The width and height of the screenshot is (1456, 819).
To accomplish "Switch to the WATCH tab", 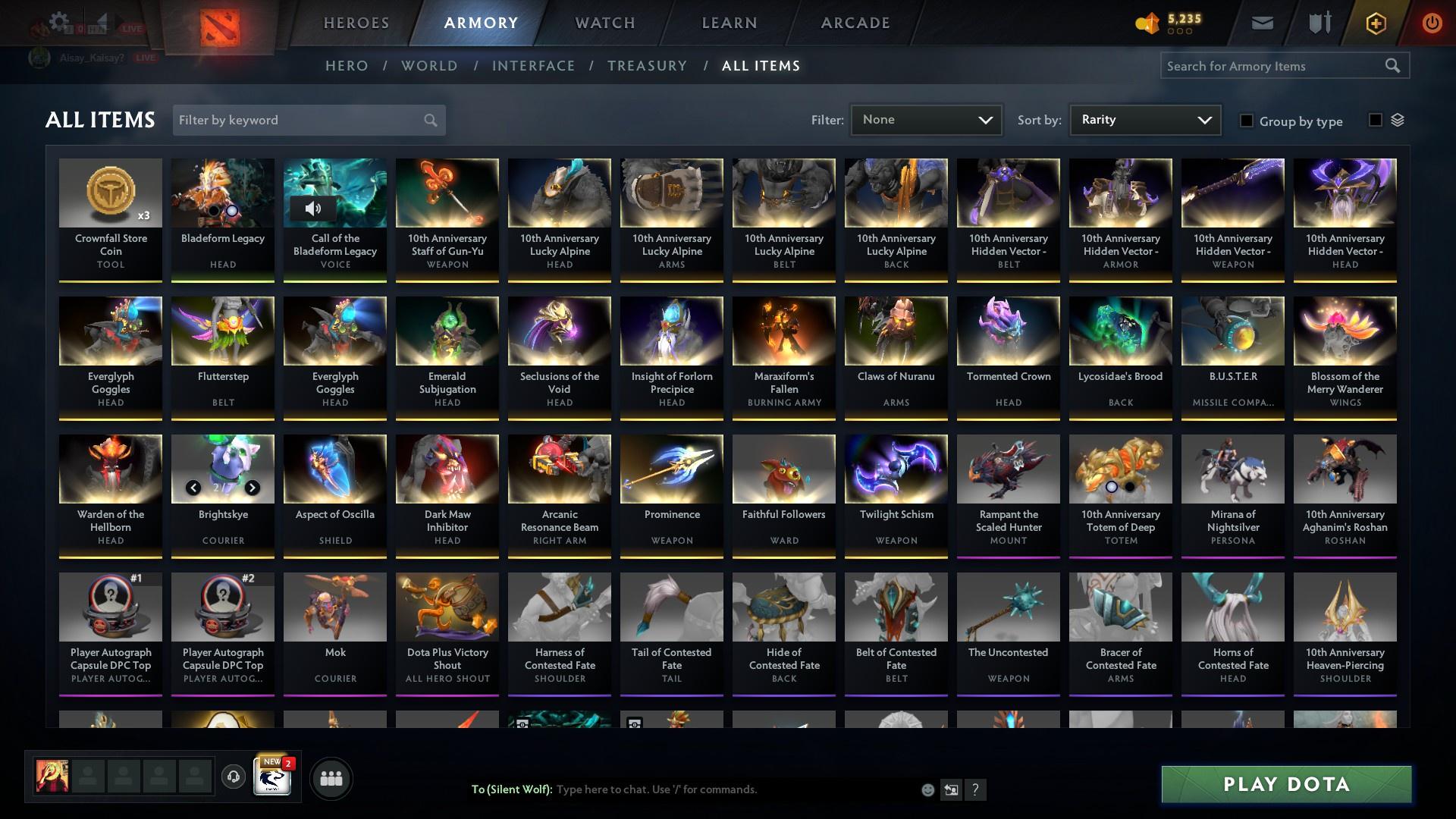I will tap(604, 23).
